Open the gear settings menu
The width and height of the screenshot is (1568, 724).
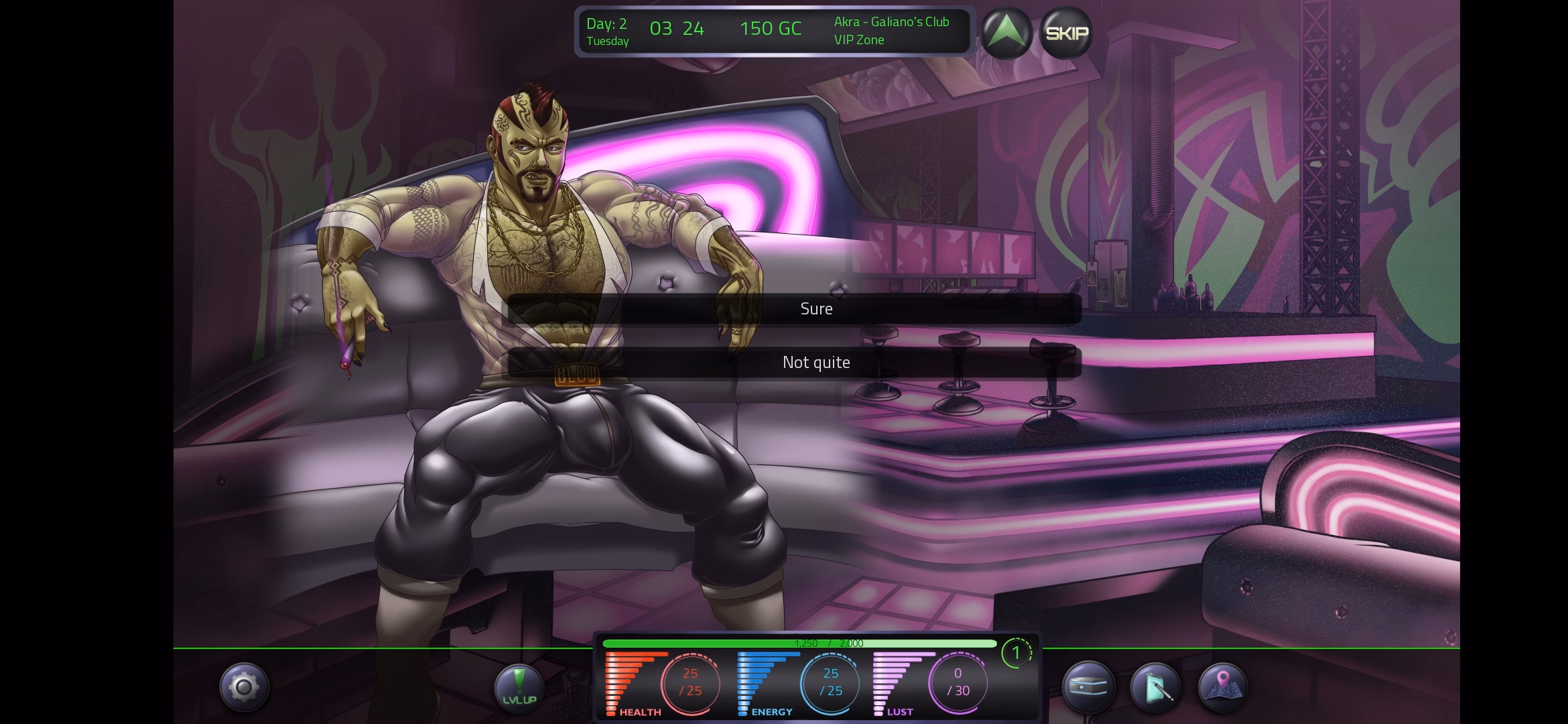(244, 688)
